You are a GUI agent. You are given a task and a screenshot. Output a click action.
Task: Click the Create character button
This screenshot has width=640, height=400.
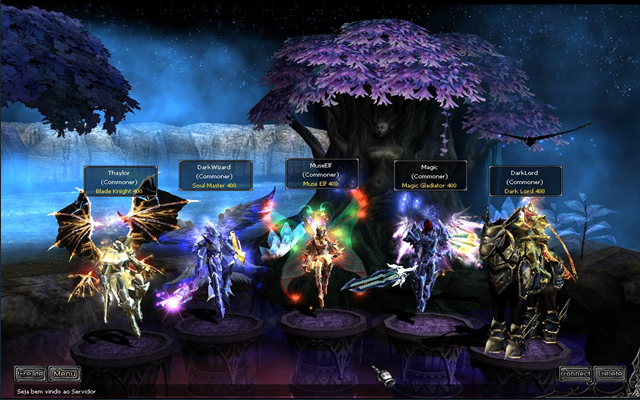30,374
